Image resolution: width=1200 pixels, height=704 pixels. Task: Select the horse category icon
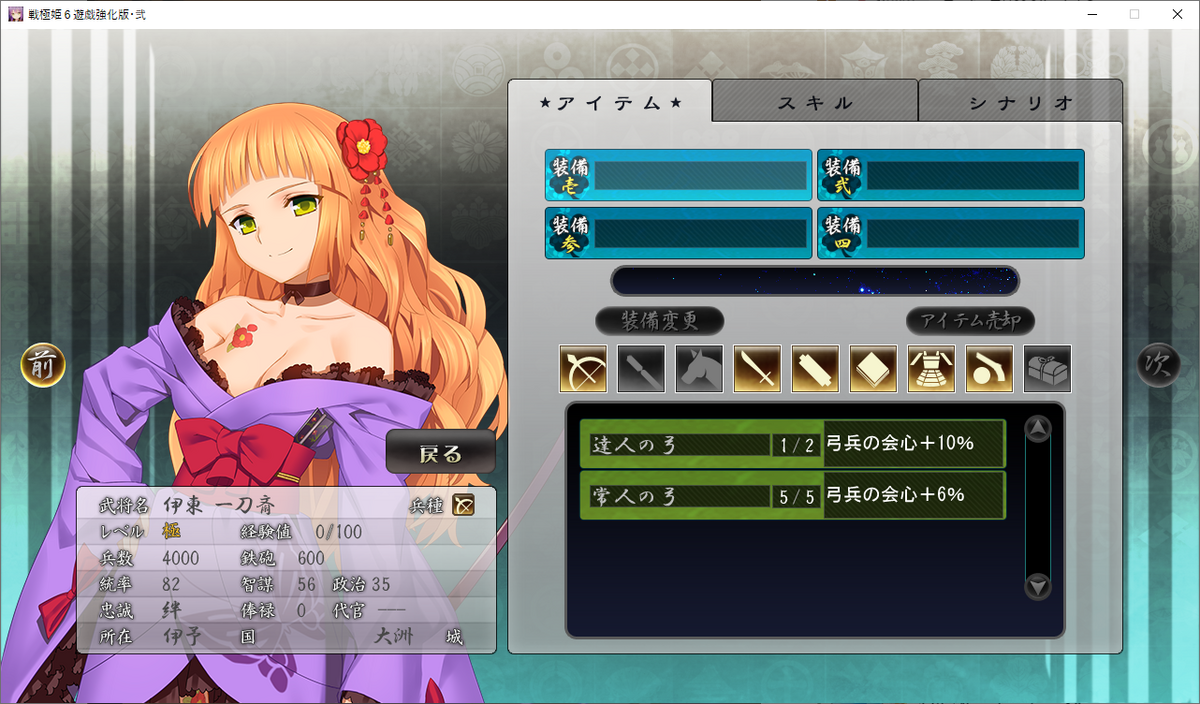[x=699, y=369]
